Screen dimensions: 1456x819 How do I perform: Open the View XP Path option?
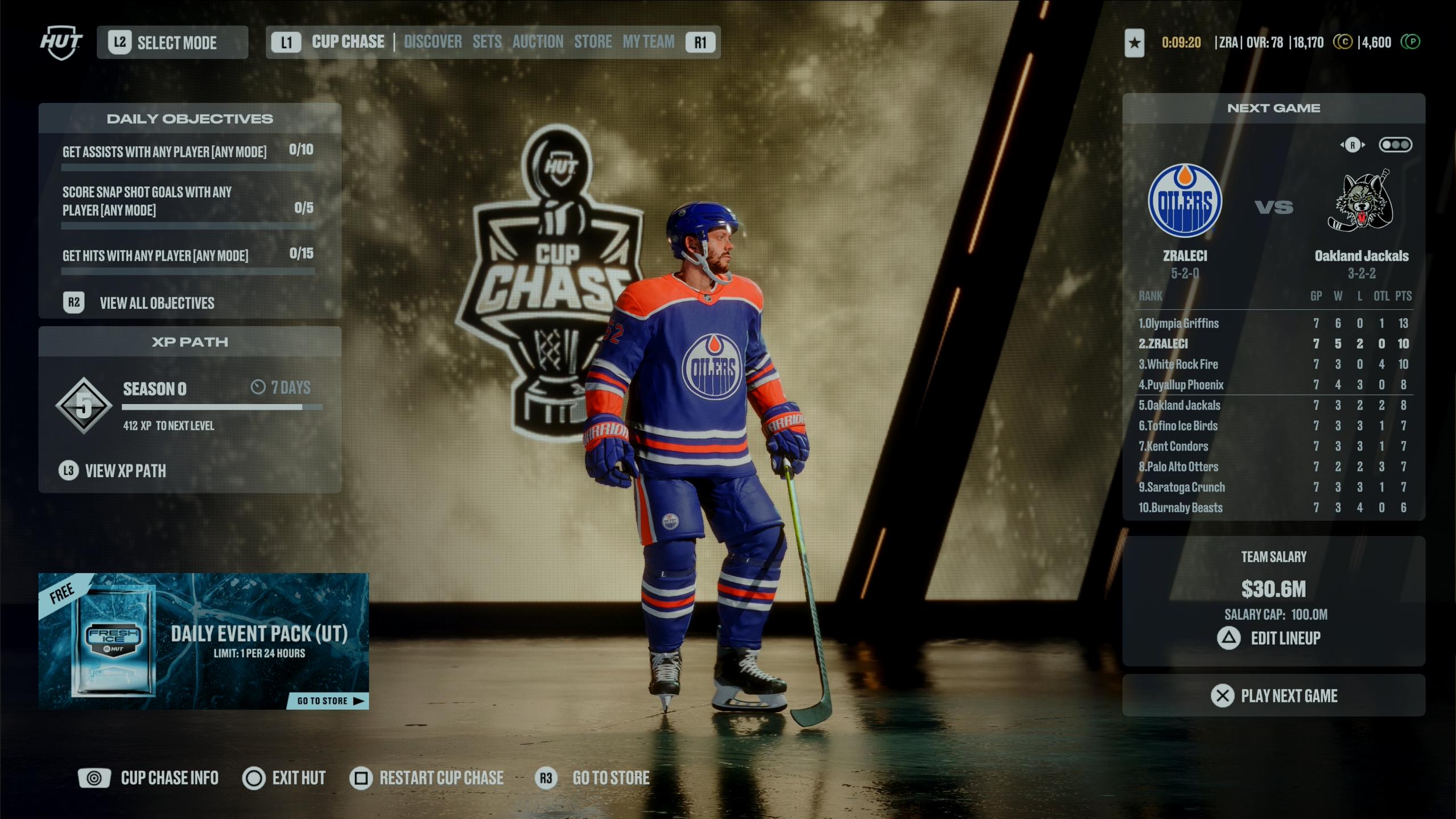click(x=125, y=471)
